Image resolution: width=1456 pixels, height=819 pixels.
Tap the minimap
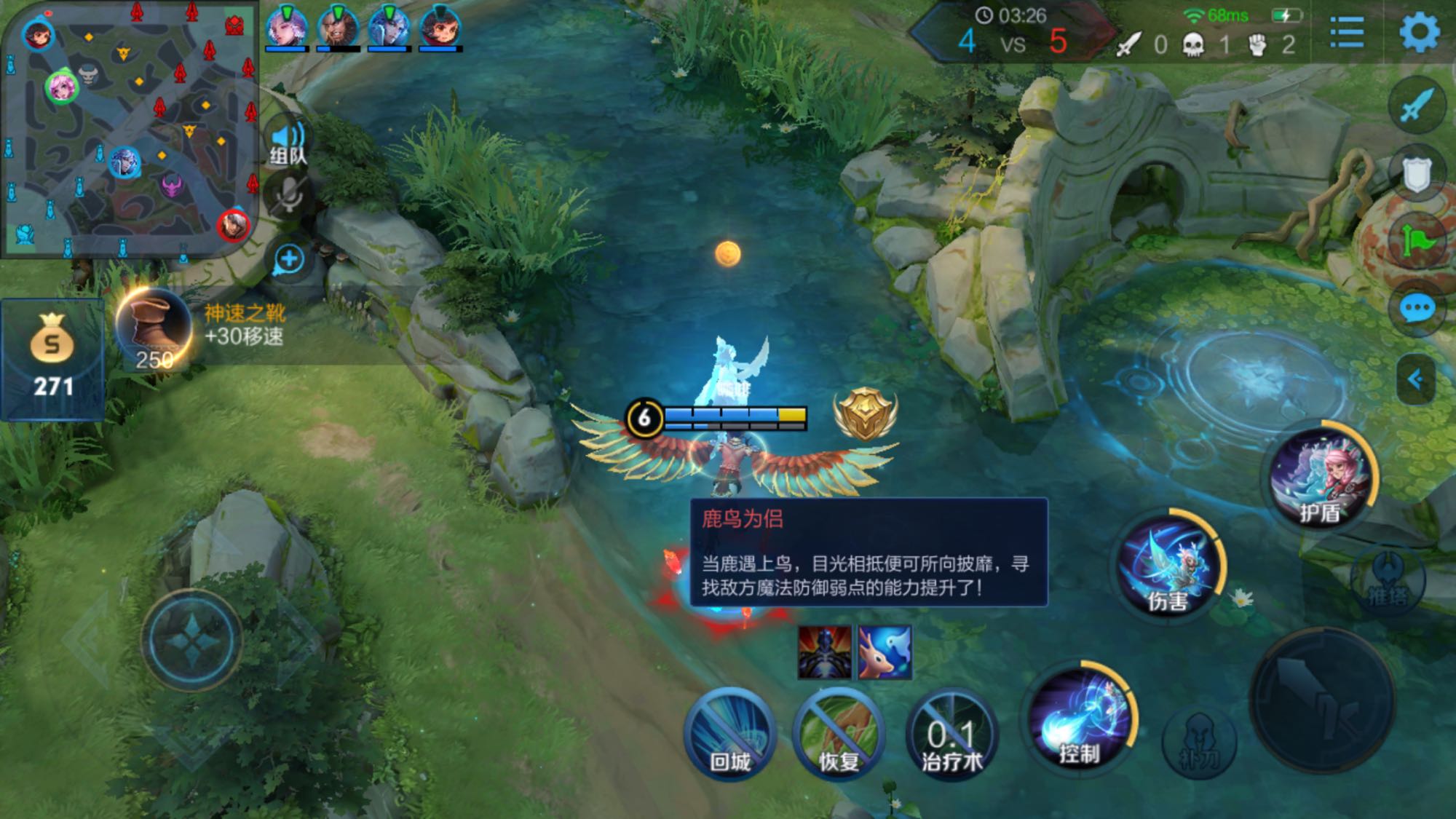tap(130, 130)
